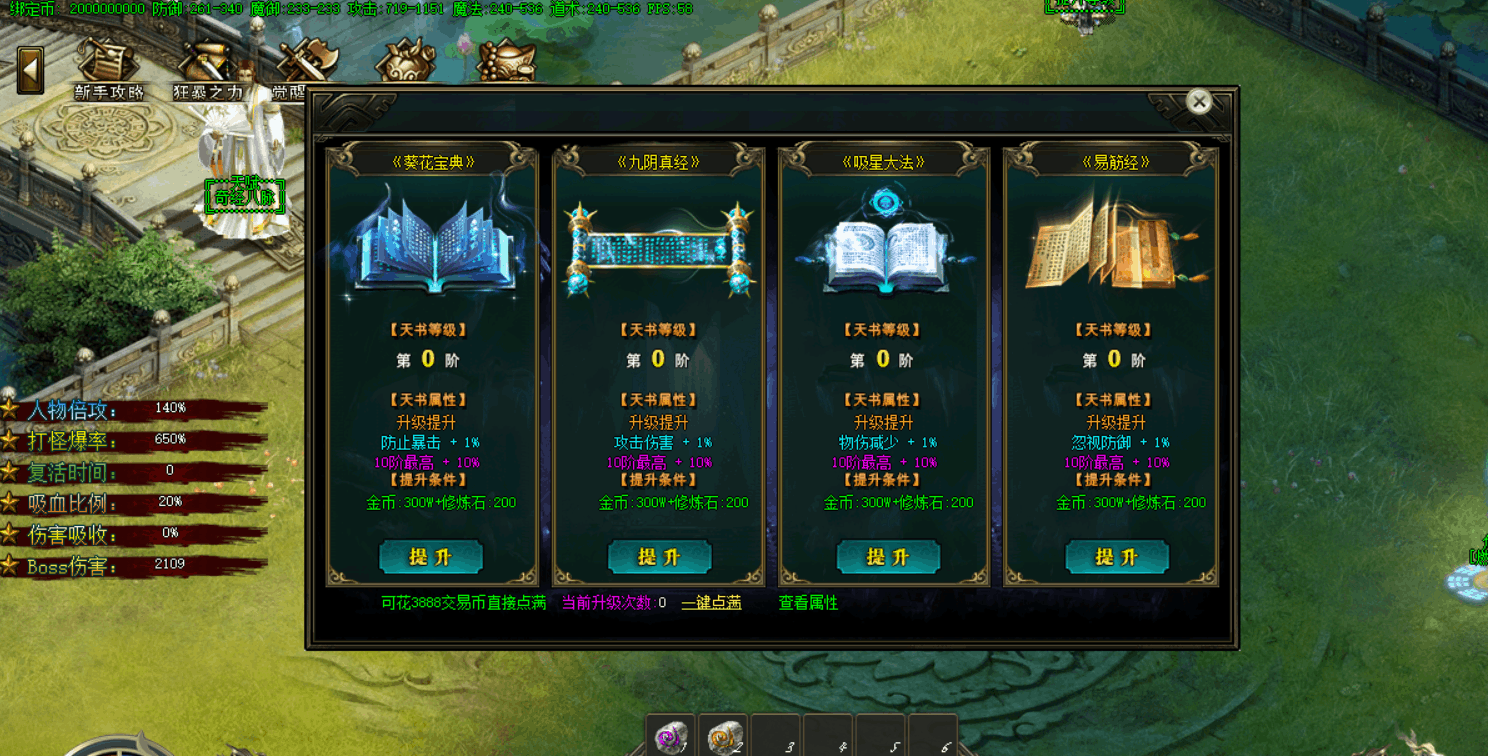Image resolution: width=1488 pixels, height=756 pixels.
Task: Open the gold ingot treasure icon
Action: 505,62
